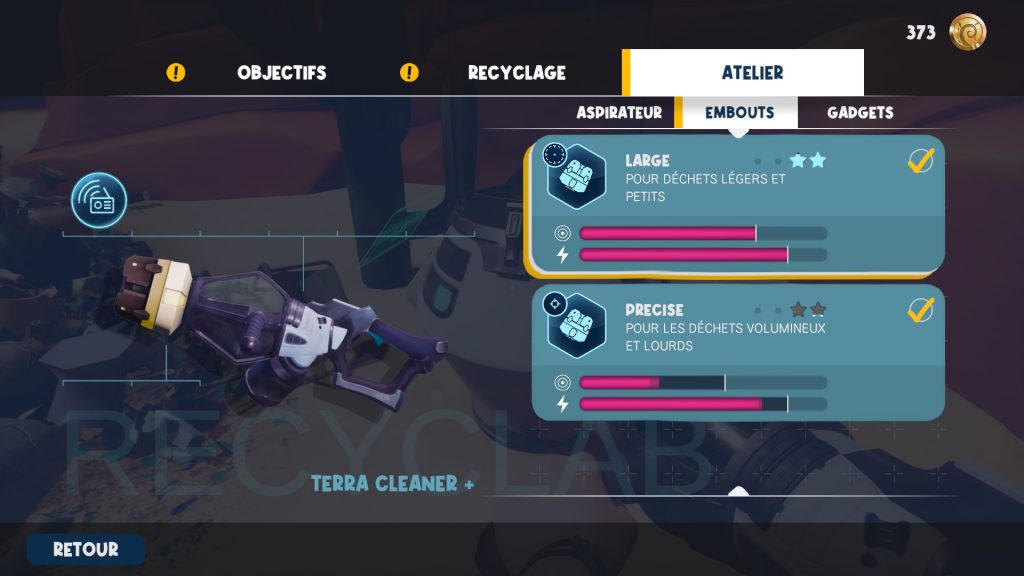Toggle the Large nozzle checkmark
Image resolution: width=1024 pixels, height=576 pixels.
coord(920,160)
